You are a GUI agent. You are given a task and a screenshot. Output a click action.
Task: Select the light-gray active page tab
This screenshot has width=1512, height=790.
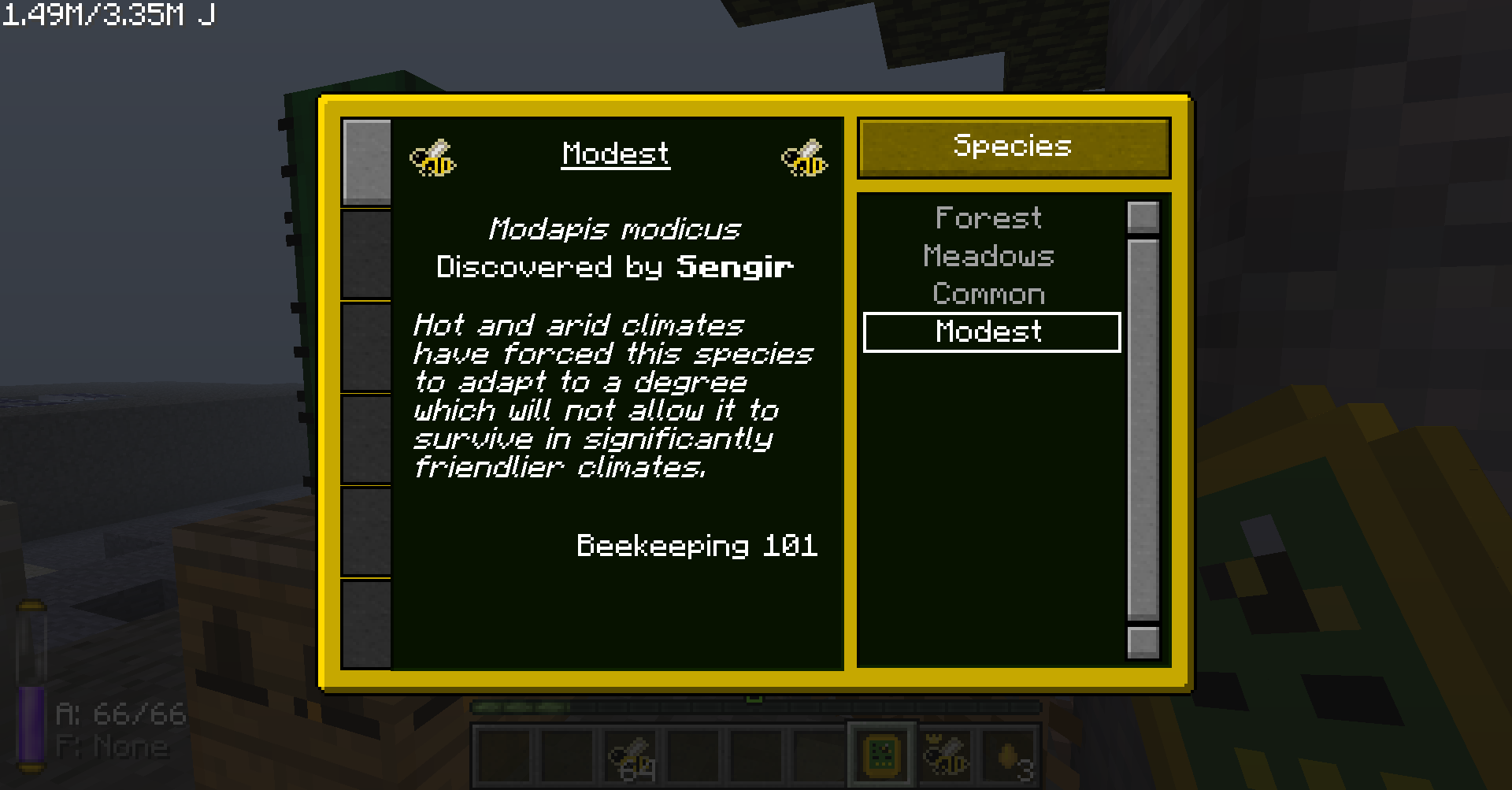(x=366, y=162)
